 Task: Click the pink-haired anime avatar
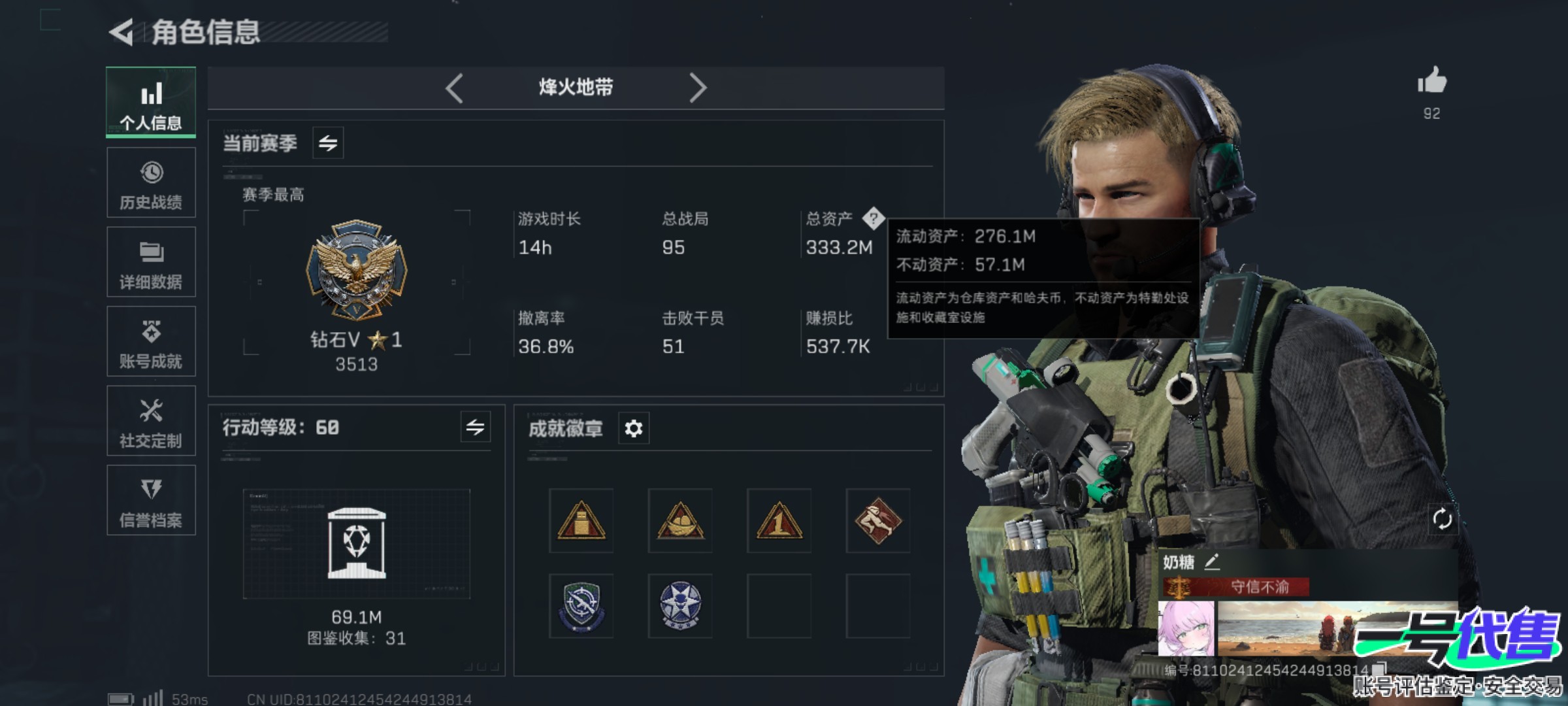(1186, 629)
